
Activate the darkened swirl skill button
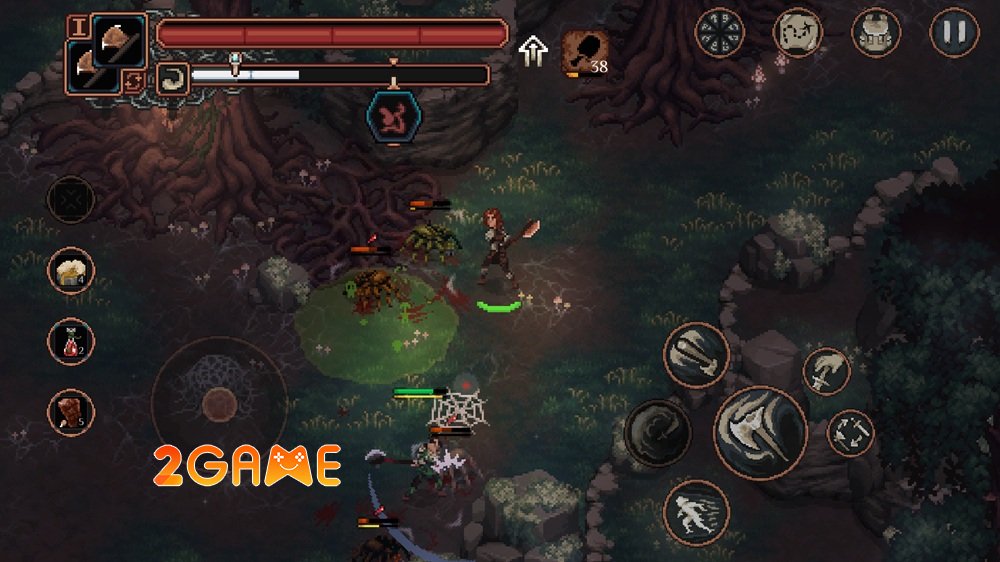(x=657, y=433)
